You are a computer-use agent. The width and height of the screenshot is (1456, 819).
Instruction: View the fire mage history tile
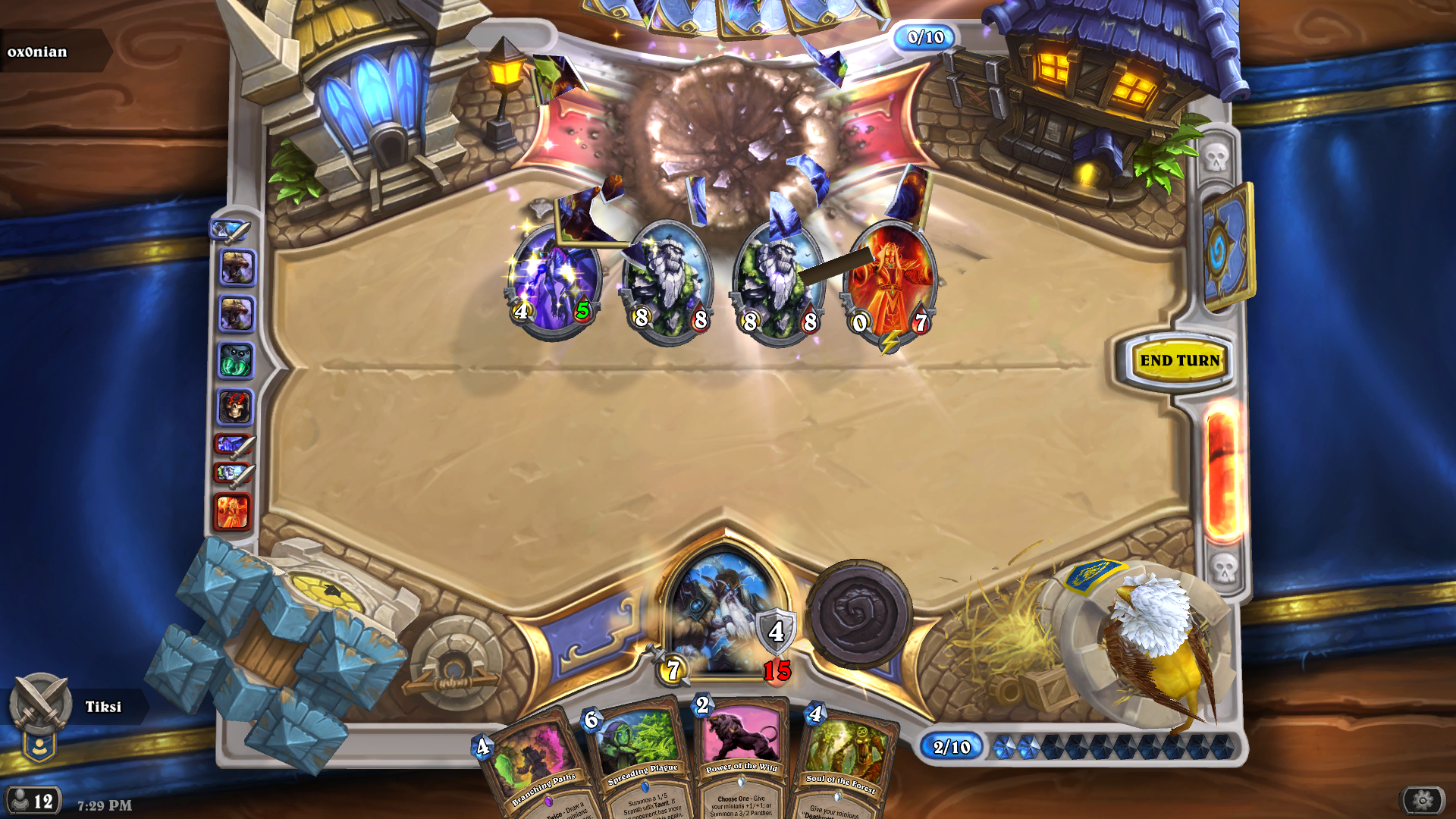point(234,512)
